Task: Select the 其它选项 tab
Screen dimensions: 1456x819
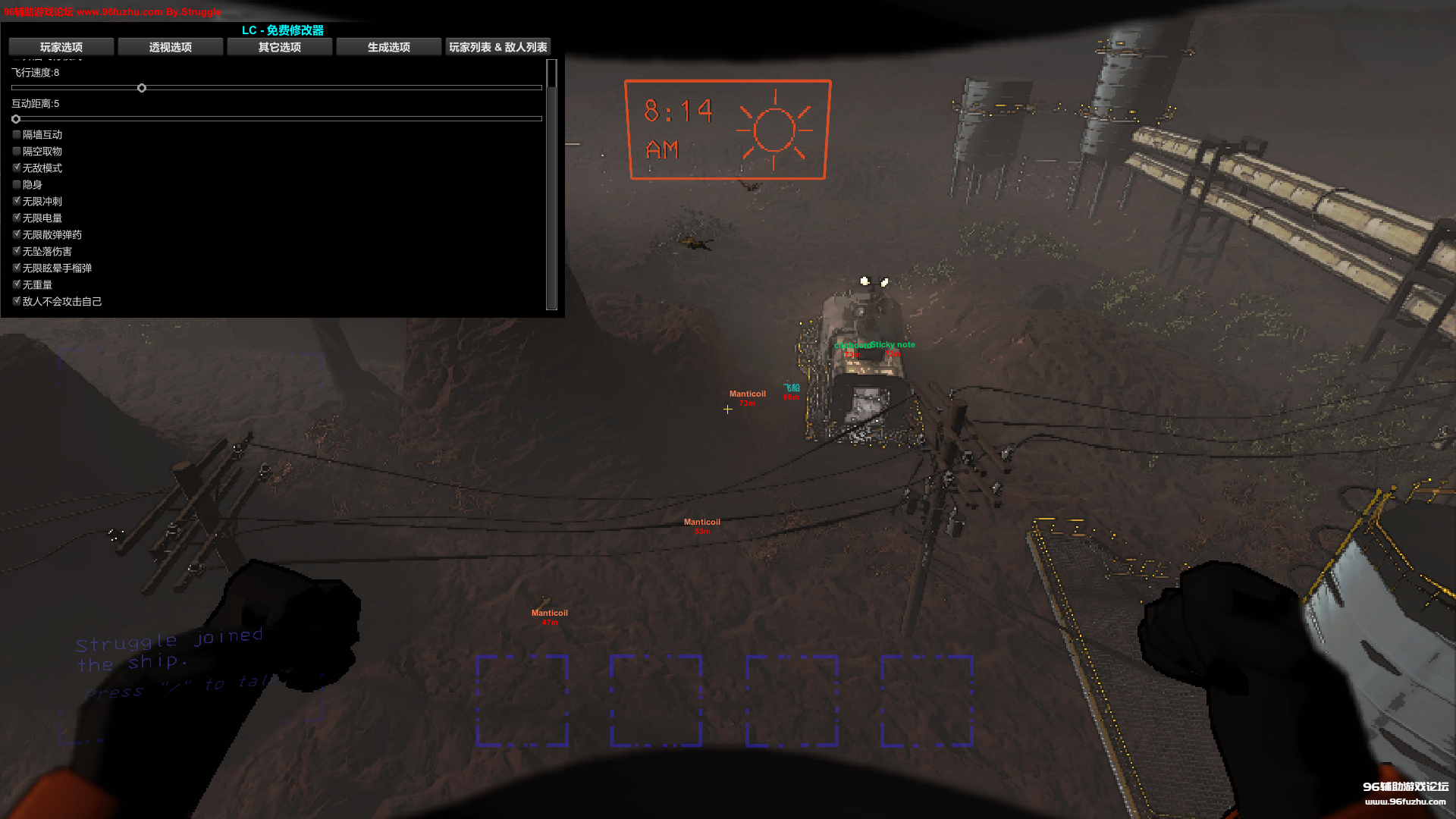Action: point(280,47)
